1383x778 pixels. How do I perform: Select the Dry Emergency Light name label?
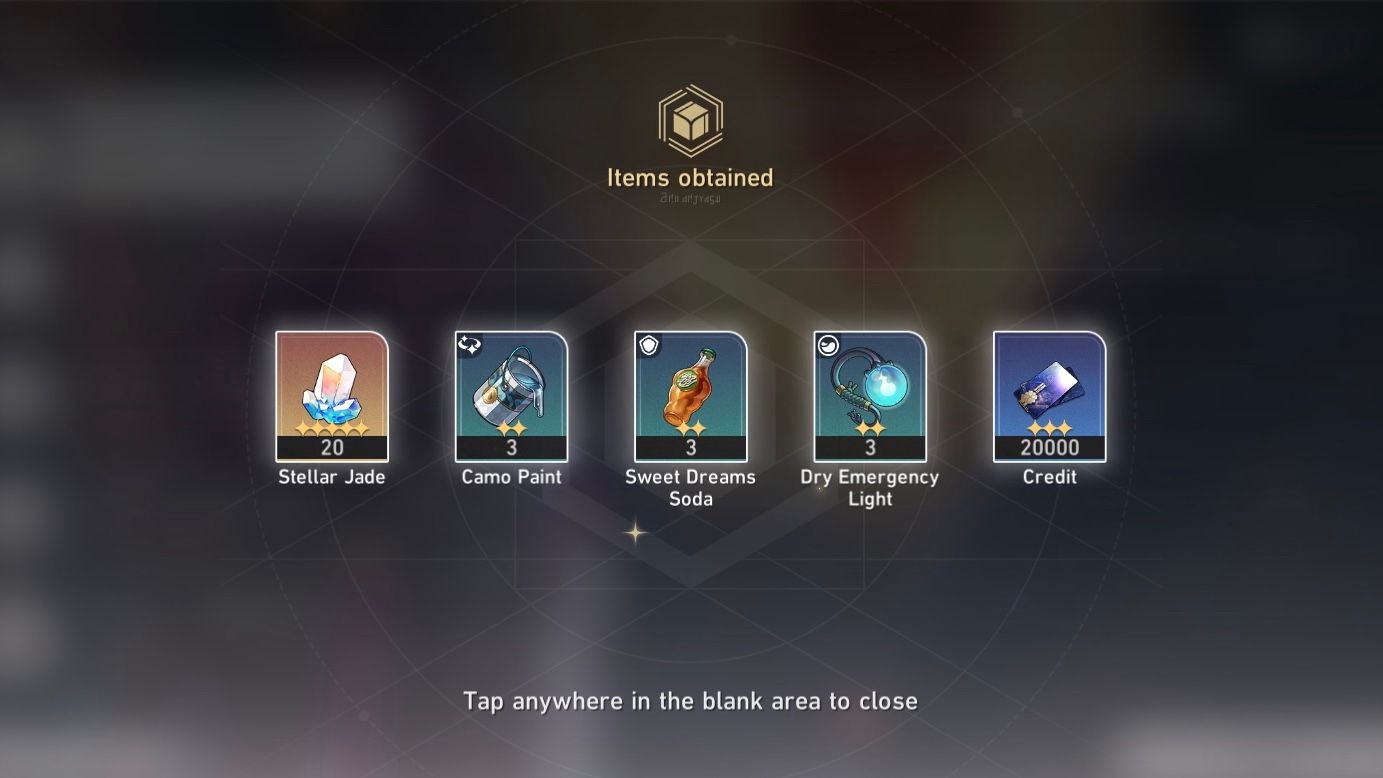point(869,488)
